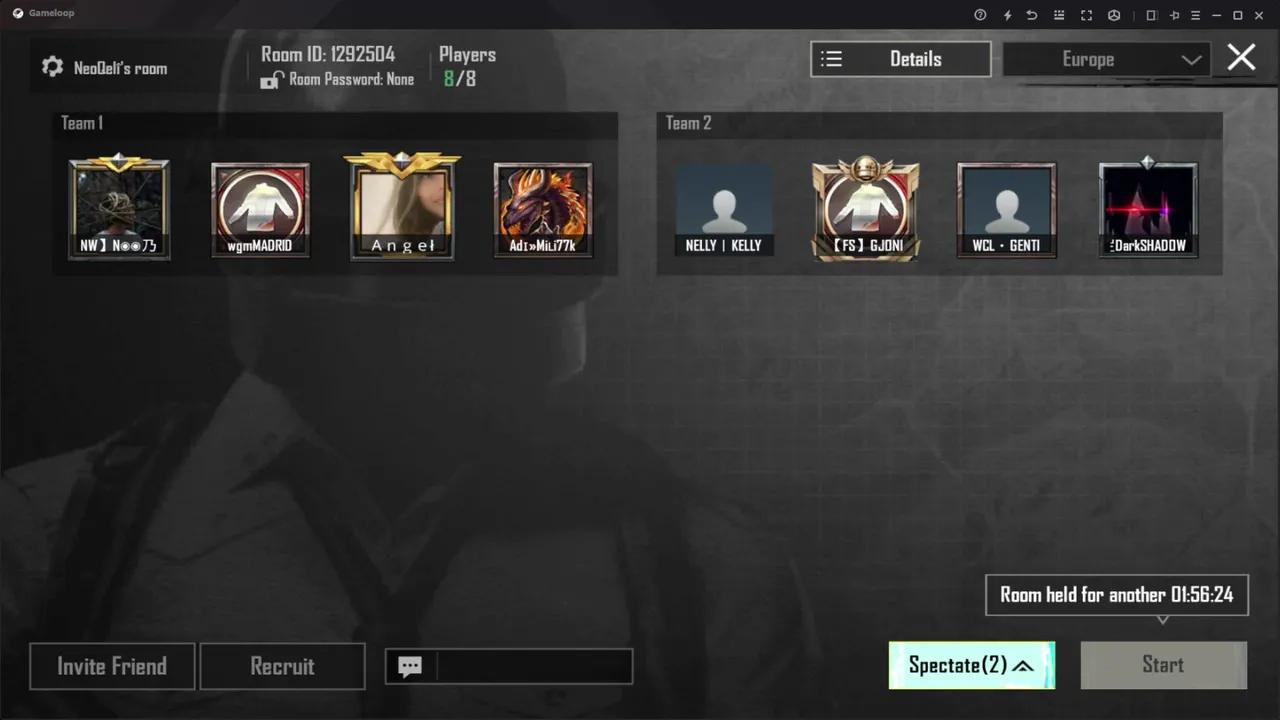Click the lightning boost icon in the title bar
1280x720 pixels.
[x=1008, y=15]
